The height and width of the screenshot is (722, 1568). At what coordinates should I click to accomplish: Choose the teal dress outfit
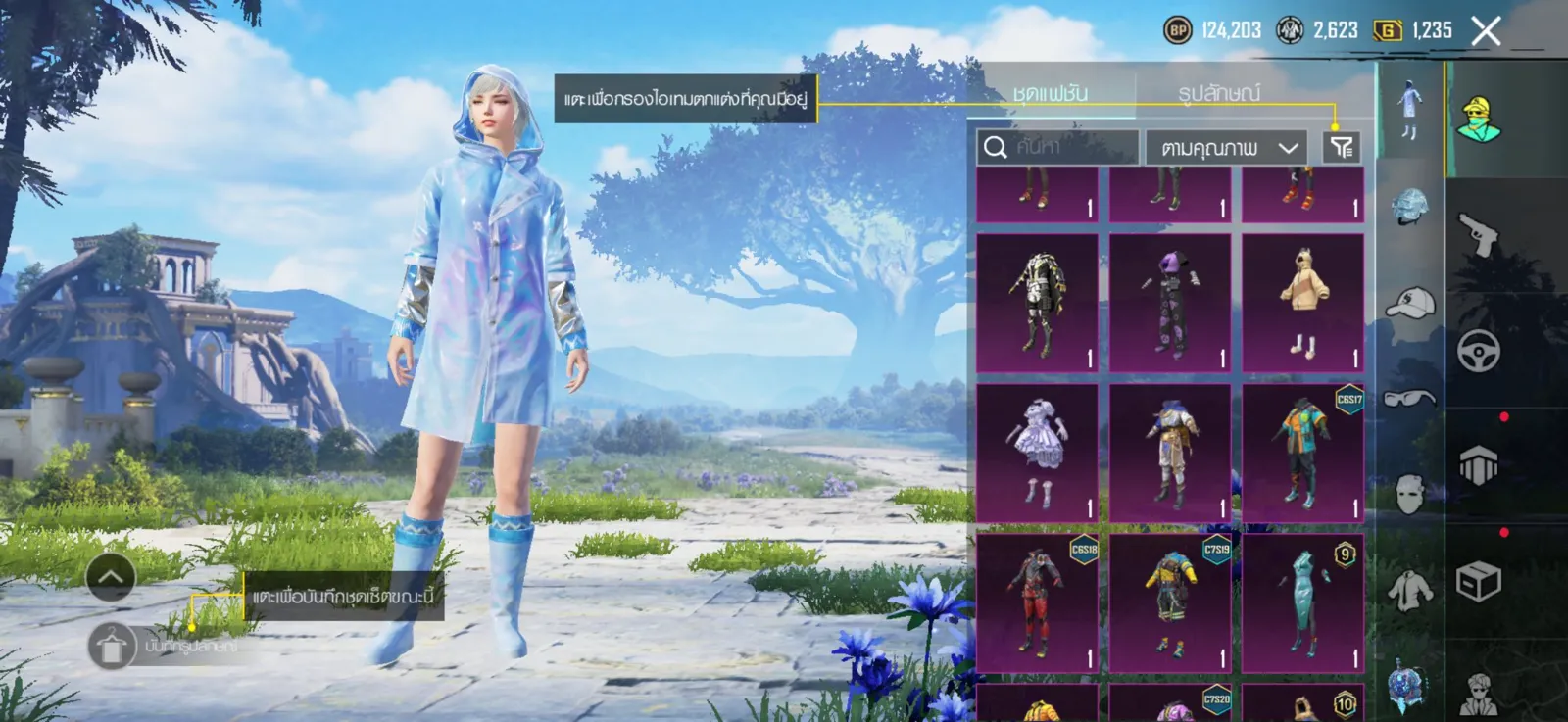1302,602
